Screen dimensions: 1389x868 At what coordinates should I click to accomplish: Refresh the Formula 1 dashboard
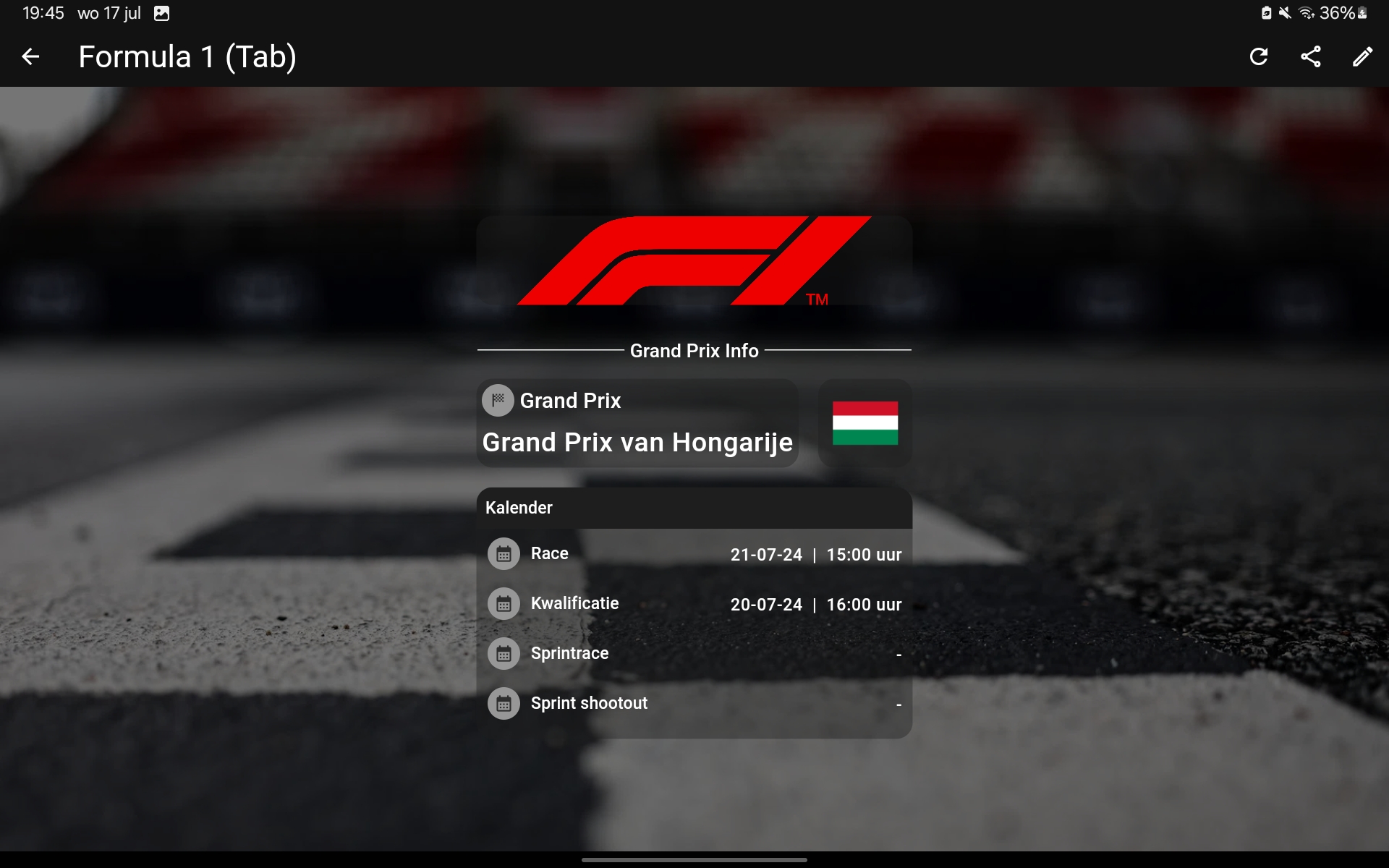click(1259, 56)
